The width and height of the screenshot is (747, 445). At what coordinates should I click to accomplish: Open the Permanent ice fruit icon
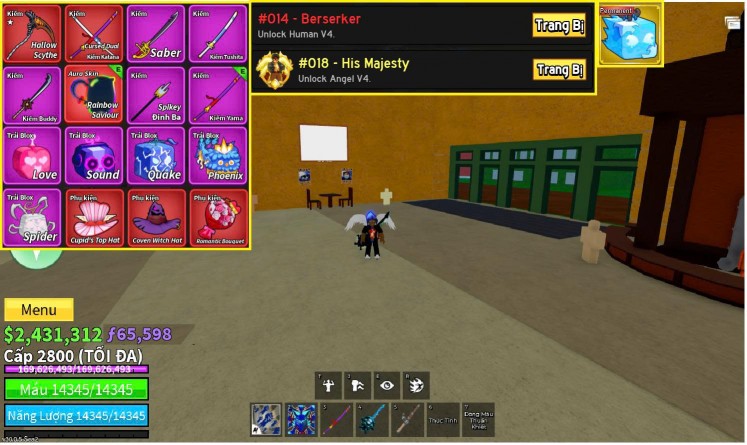pyautogui.click(x=630, y=35)
